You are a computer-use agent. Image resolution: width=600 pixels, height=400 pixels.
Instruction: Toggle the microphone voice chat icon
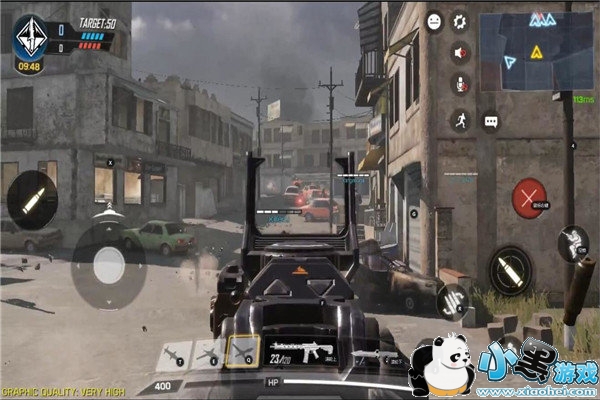pyautogui.click(x=461, y=86)
